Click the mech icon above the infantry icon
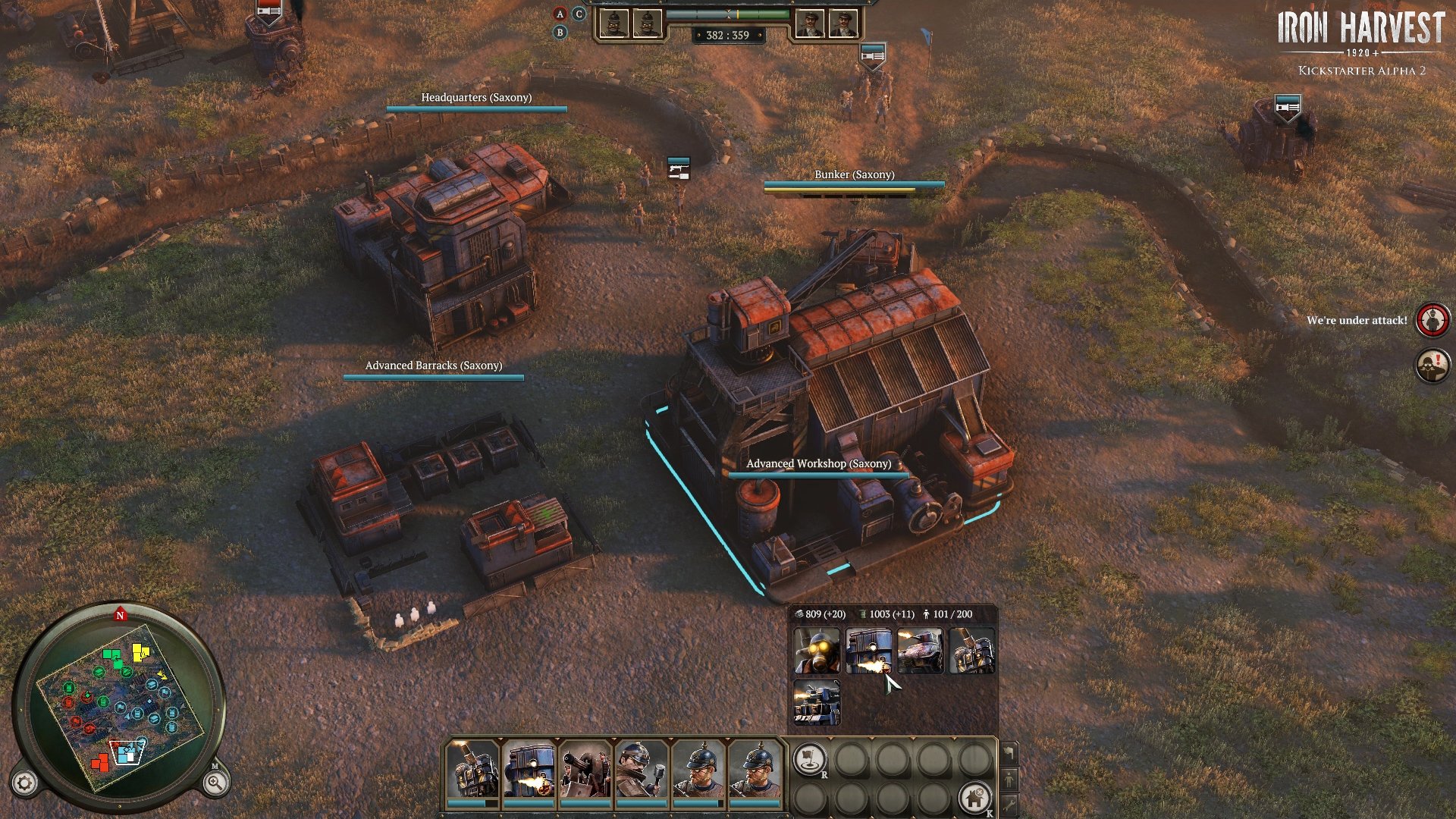Image resolution: width=1456 pixels, height=819 pixels. pyautogui.click(x=1009, y=752)
